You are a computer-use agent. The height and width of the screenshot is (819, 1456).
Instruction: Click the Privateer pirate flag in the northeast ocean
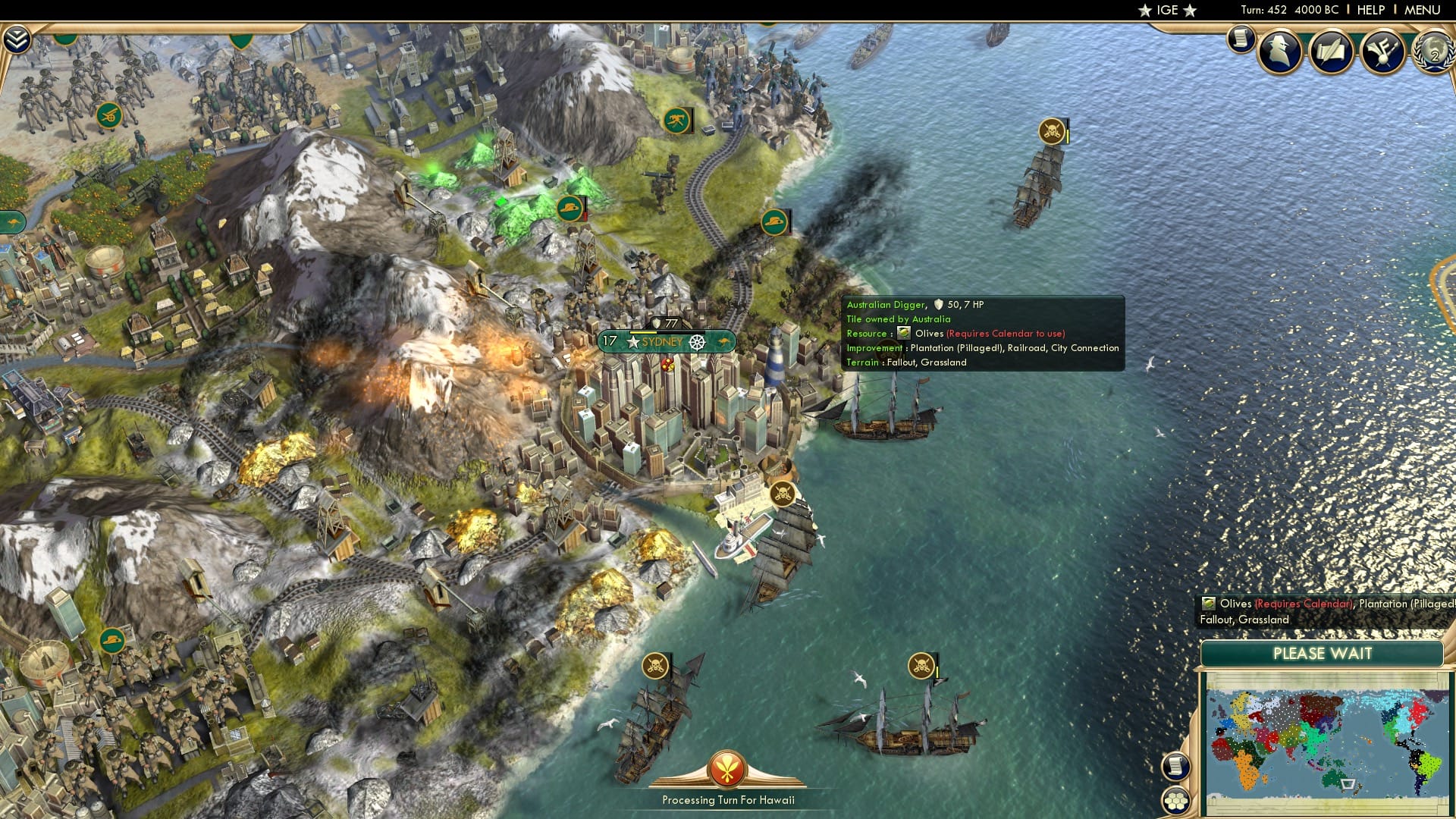[x=1050, y=130]
